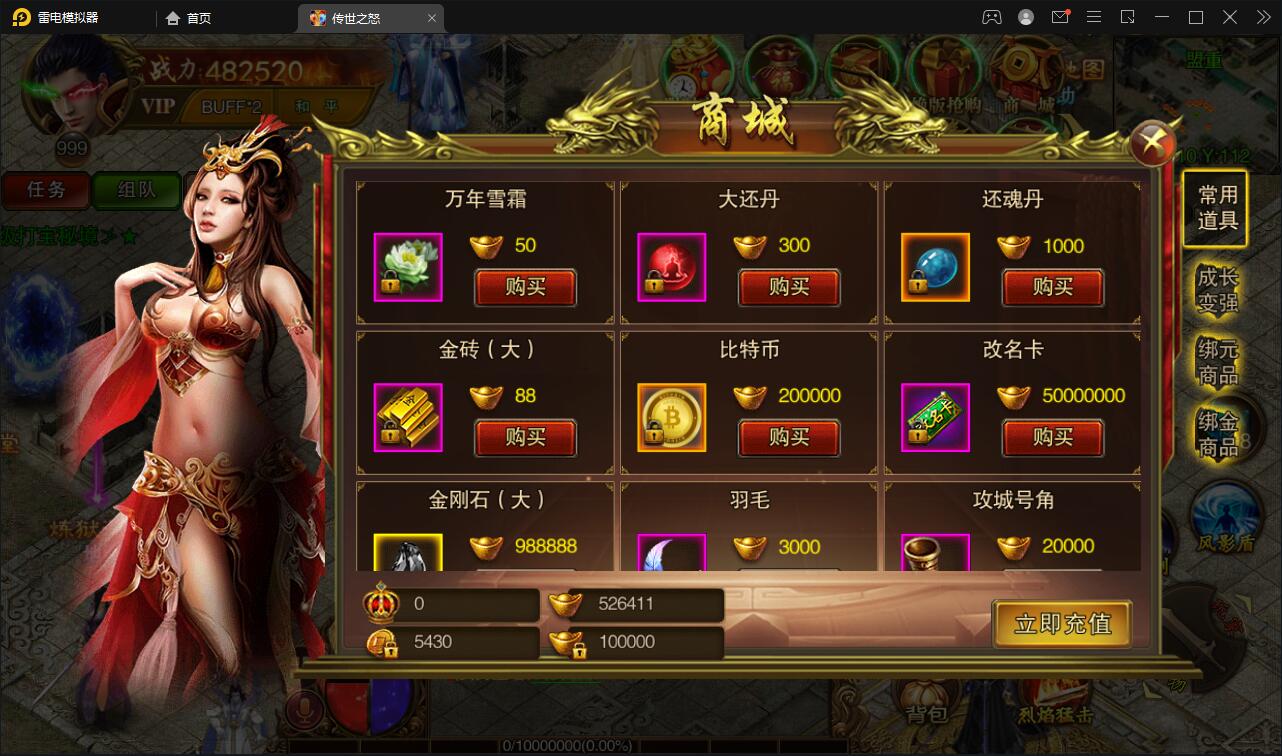Switch to the 成长变强 shop tab

pyautogui.click(x=1218, y=290)
